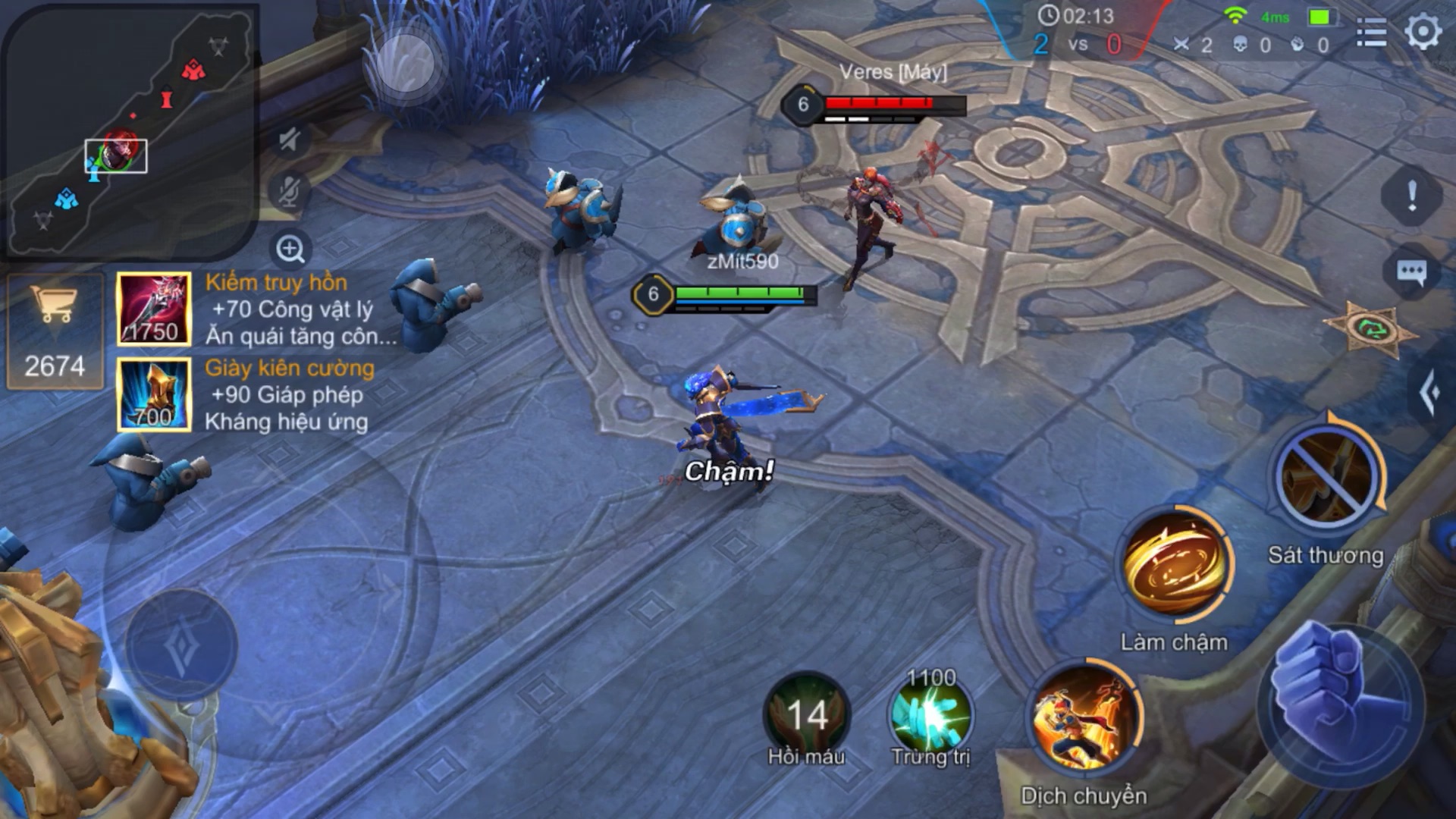The height and width of the screenshot is (819, 1456).
Task: Toggle the muted microphone button
Action: tap(290, 191)
